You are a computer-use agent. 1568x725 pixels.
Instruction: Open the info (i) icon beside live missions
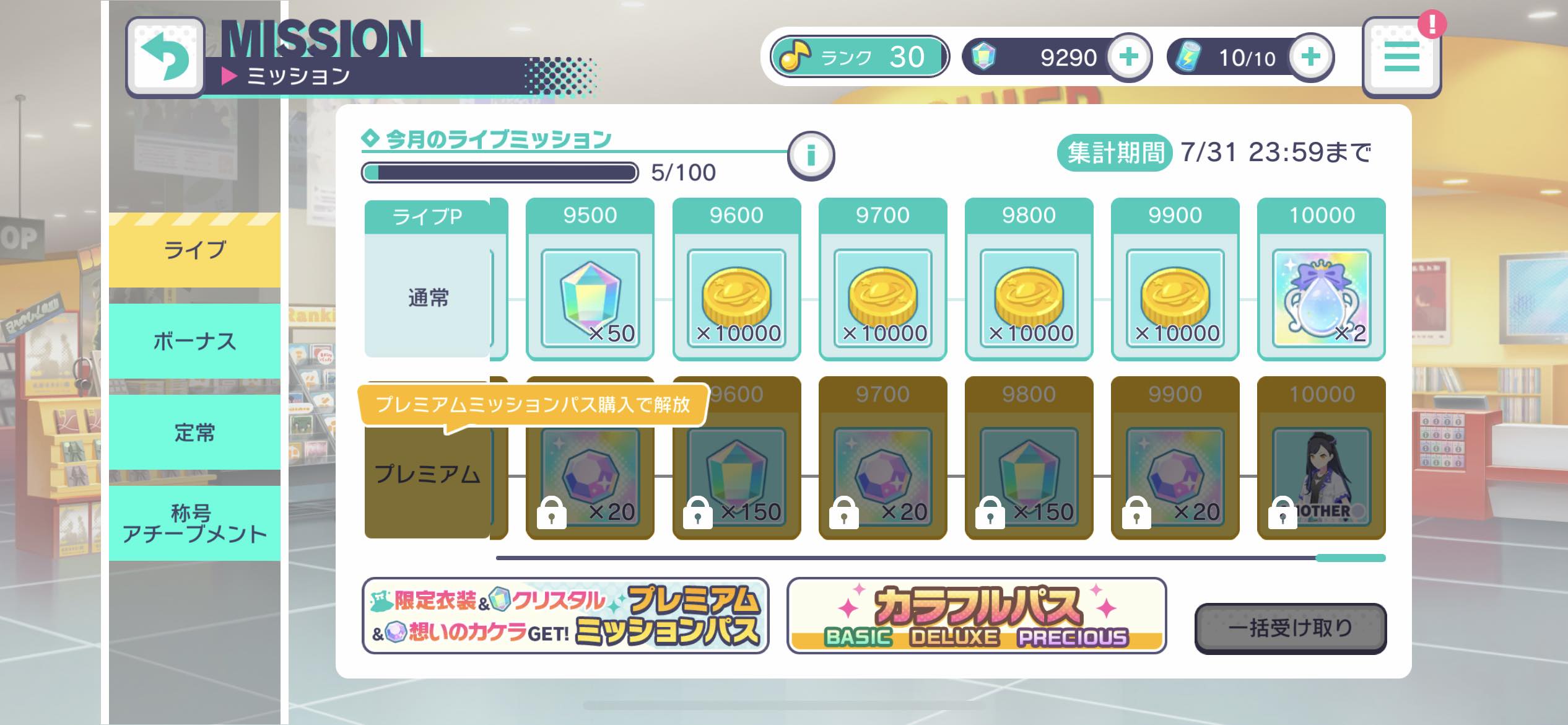click(x=811, y=156)
